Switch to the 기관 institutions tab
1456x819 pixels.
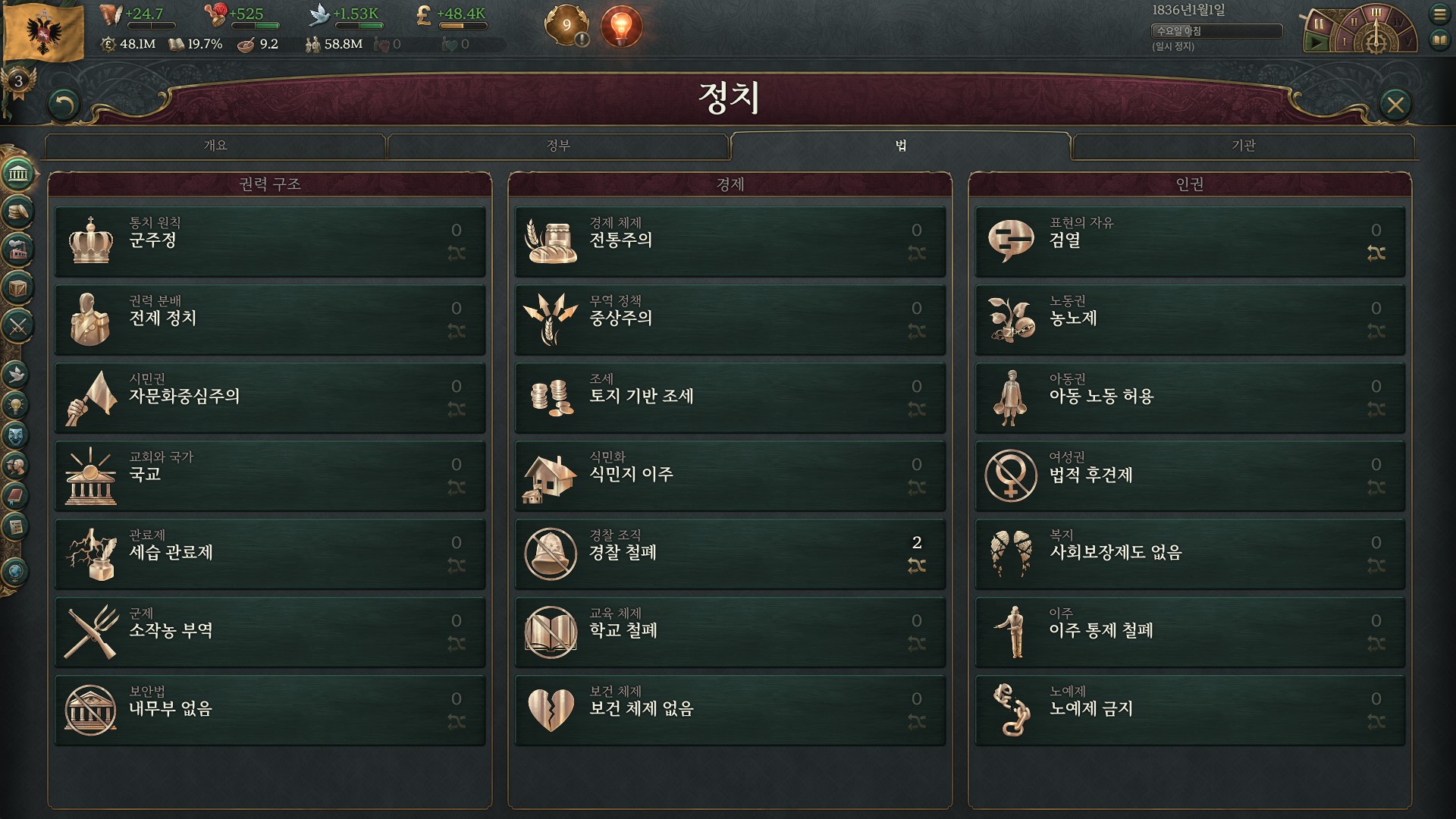pos(1244,146)
